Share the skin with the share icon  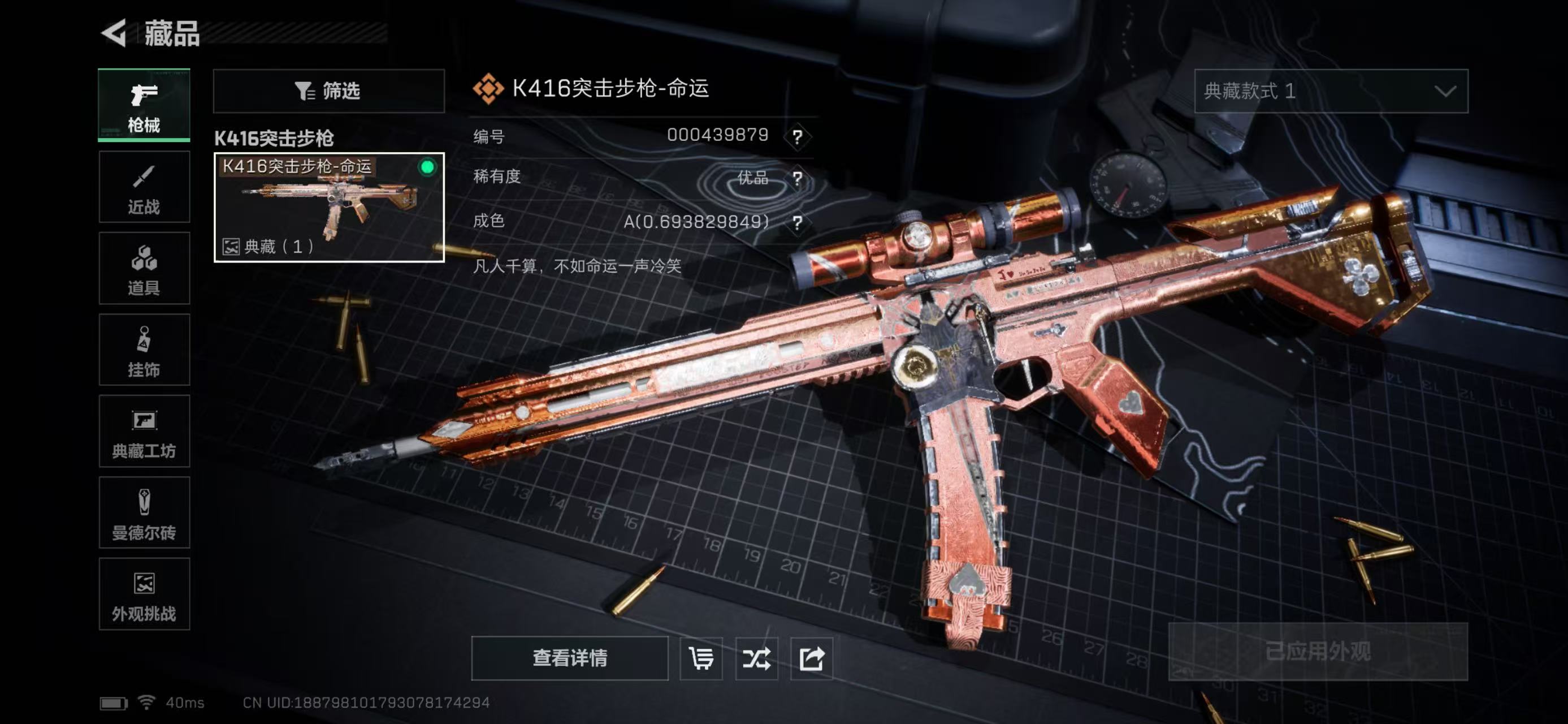coord(811,658)
